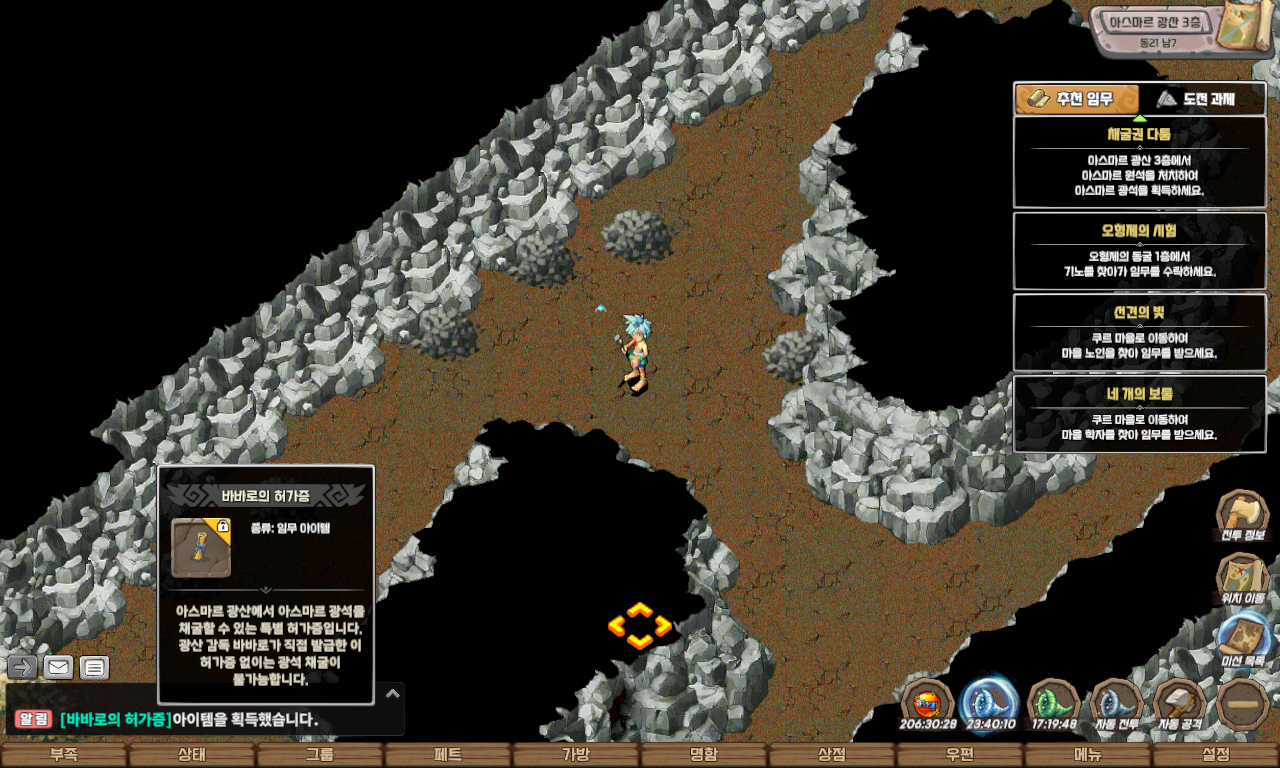Open the 상태 (Status) menu

click(x=192, y=755)
